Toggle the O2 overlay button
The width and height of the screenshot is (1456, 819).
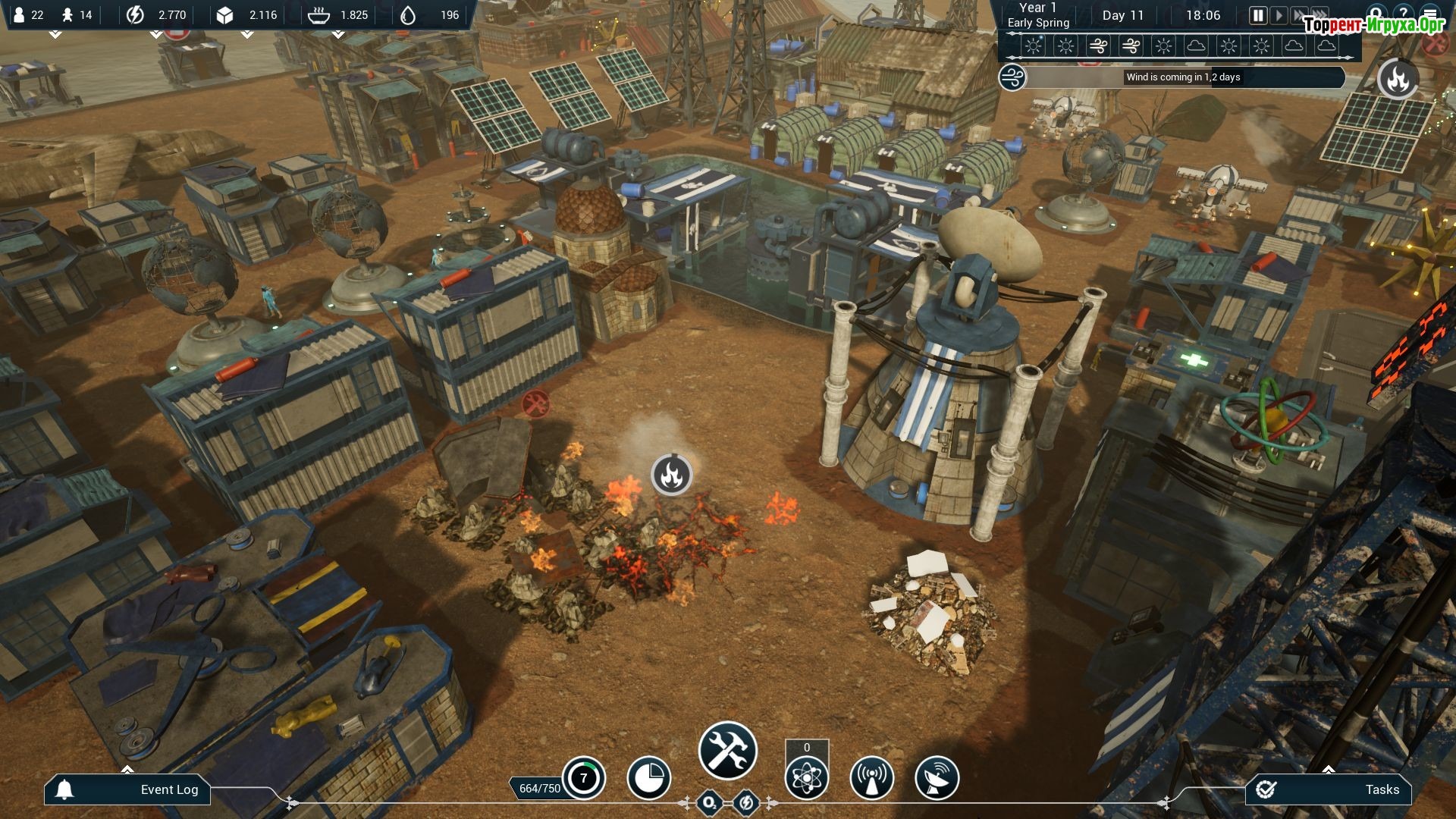(709, 802)
